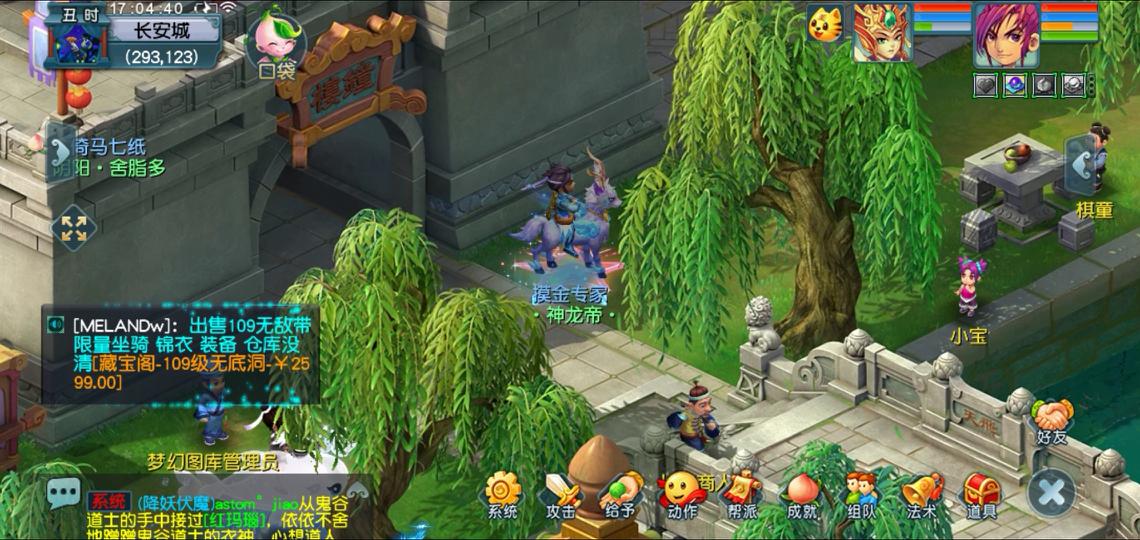Open the 法术 (Spells) bell menu

click(x=921, y=492)
